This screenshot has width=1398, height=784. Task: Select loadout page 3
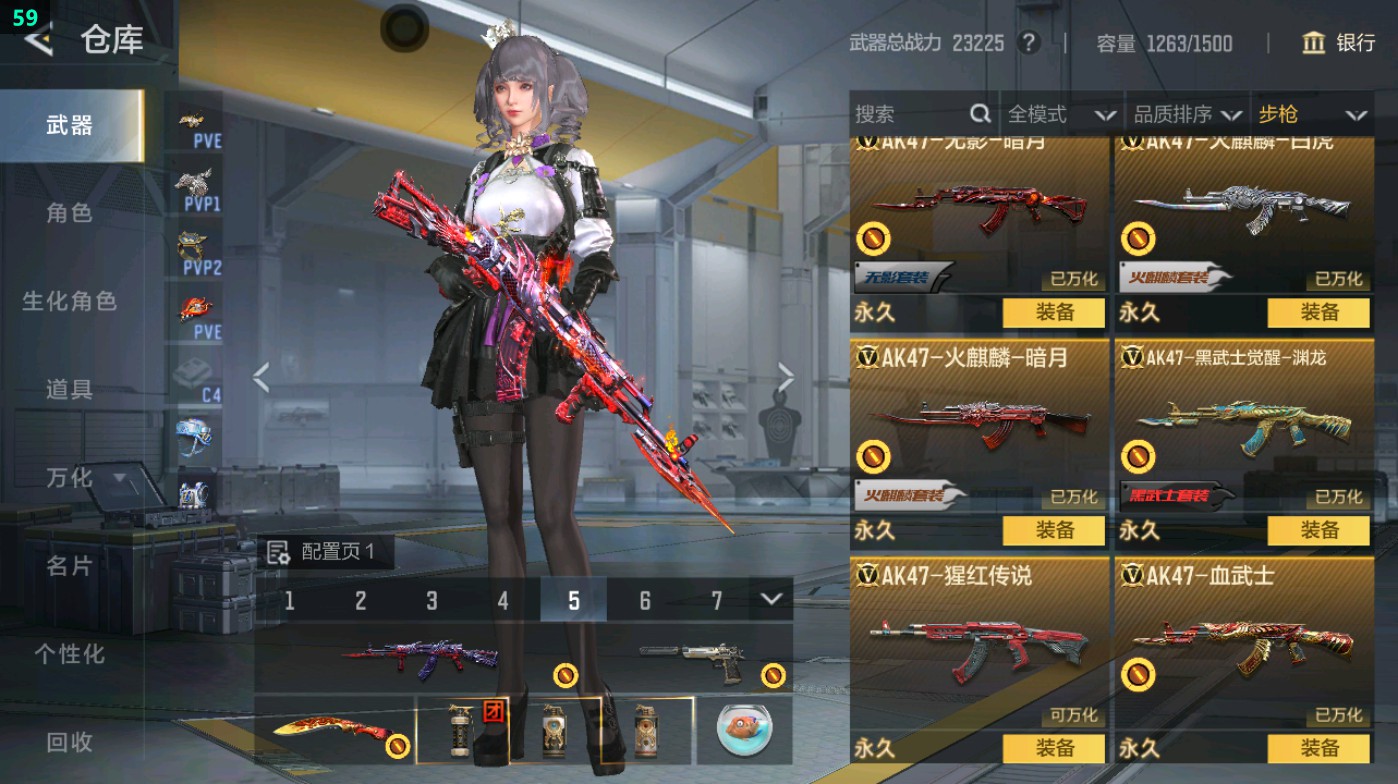[432, 601]
